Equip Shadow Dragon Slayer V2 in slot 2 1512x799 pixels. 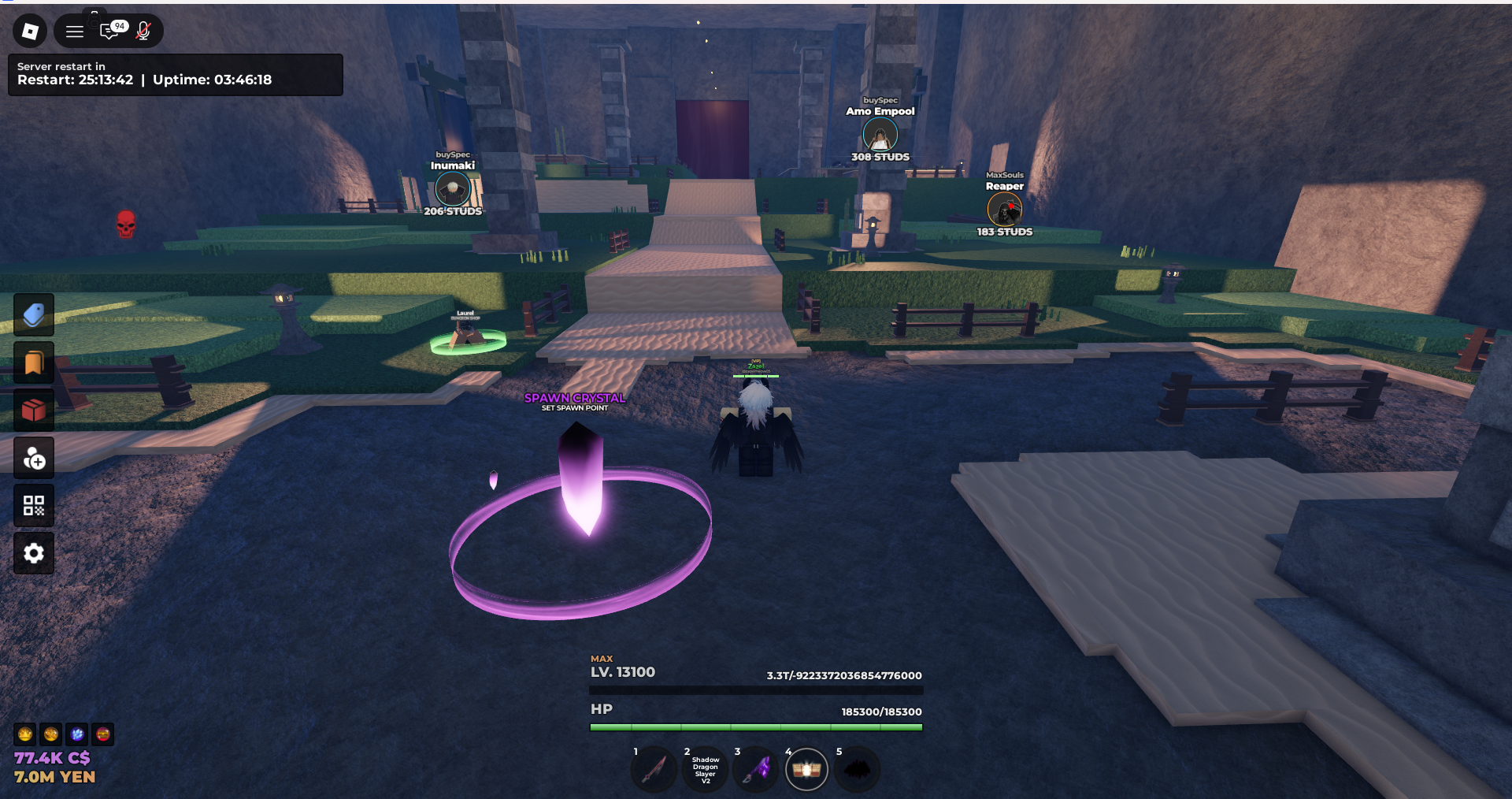[x=704, y=769]
